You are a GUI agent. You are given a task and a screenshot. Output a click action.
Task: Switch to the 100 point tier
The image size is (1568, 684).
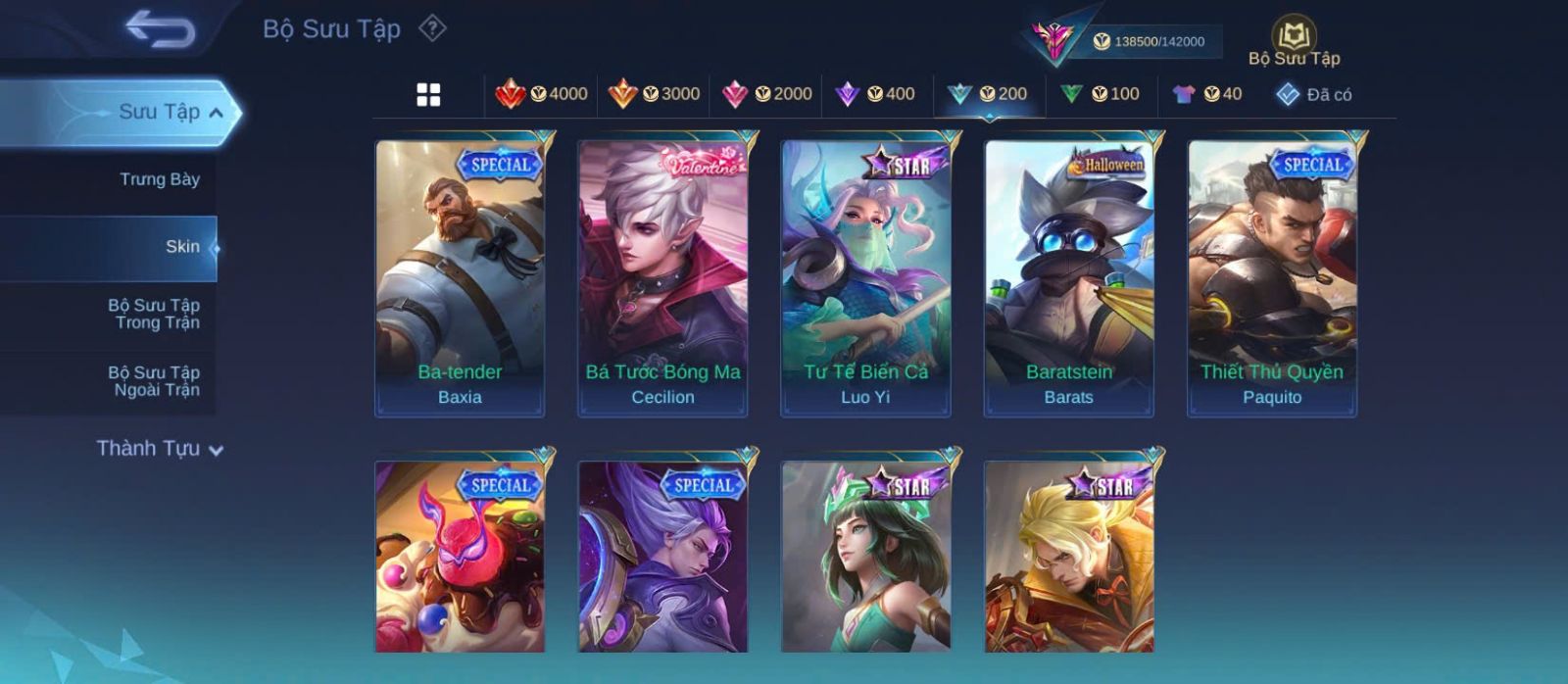tap(1100, 94)
